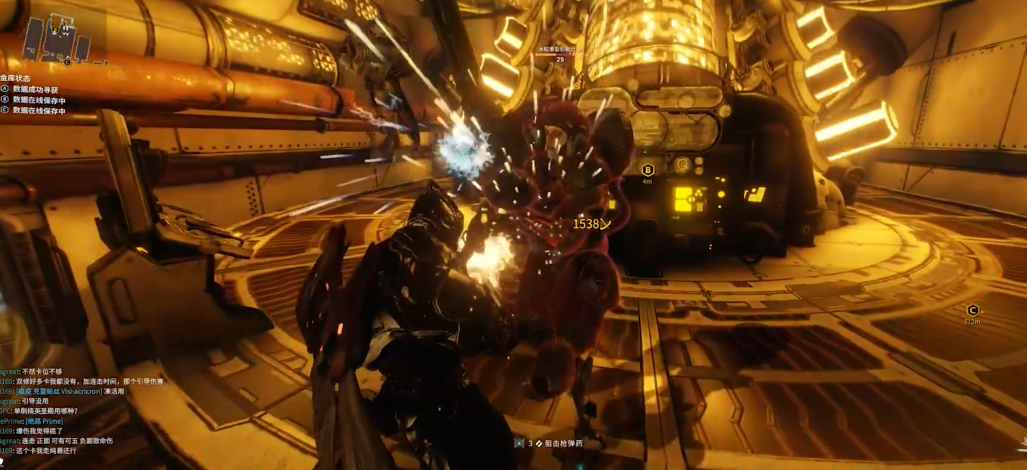Click the C waypoint marker
The height and width of the screenshot is (470, 1027).
click(x=972, y=312)
